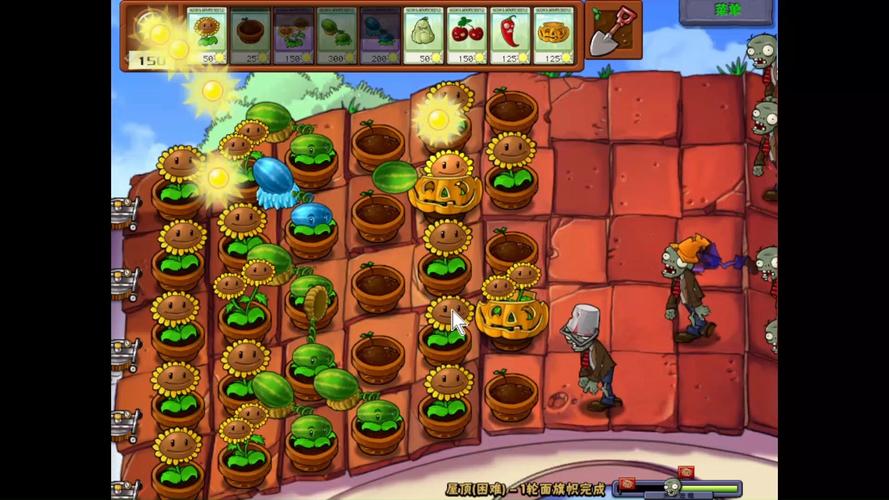The width and height of the screenshot is (889, 500).
Task: Choose the Jalapeno seed packet
Action: tap(509, 36)
